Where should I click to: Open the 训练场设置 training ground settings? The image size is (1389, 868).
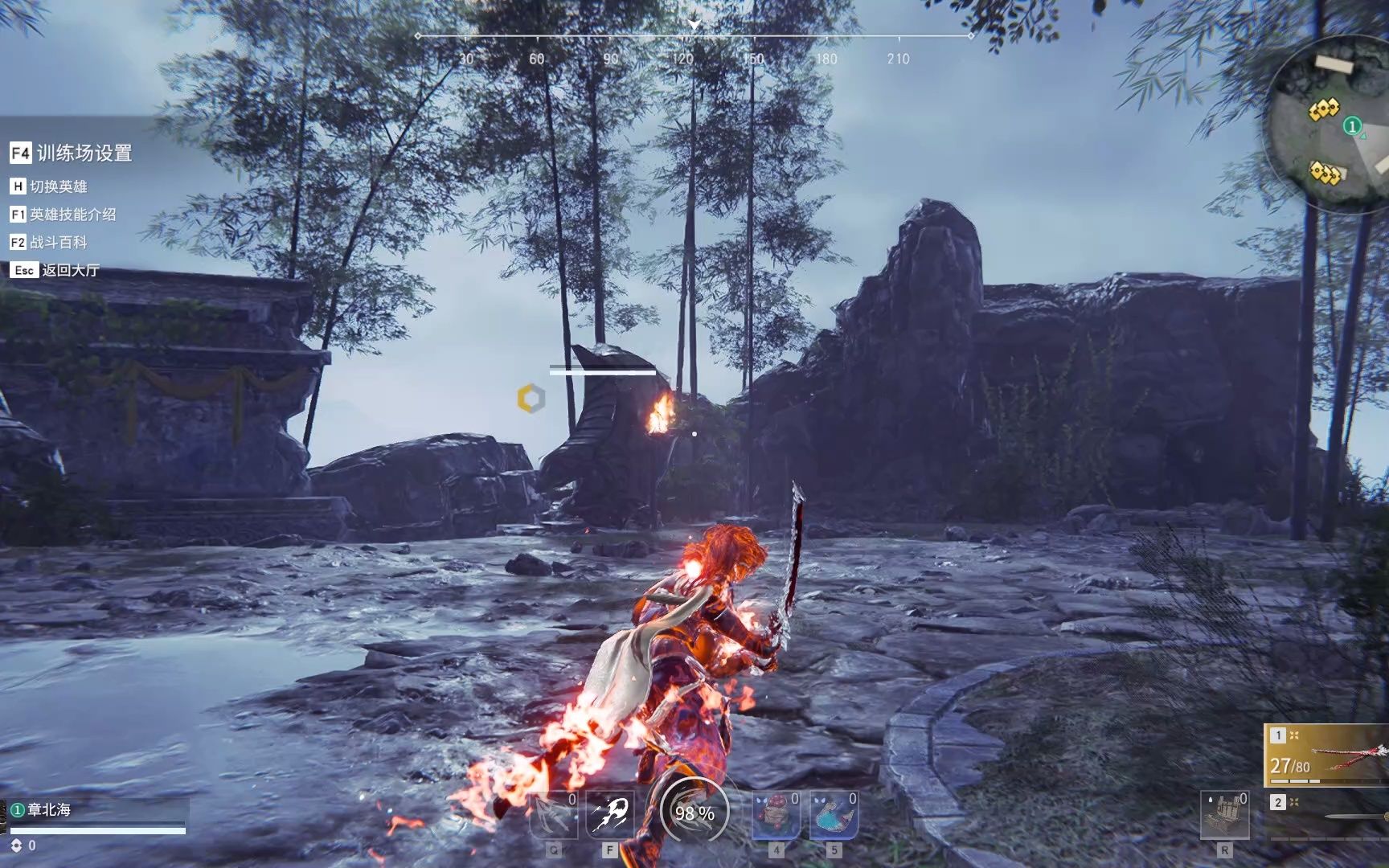click(x=72, y=153)
